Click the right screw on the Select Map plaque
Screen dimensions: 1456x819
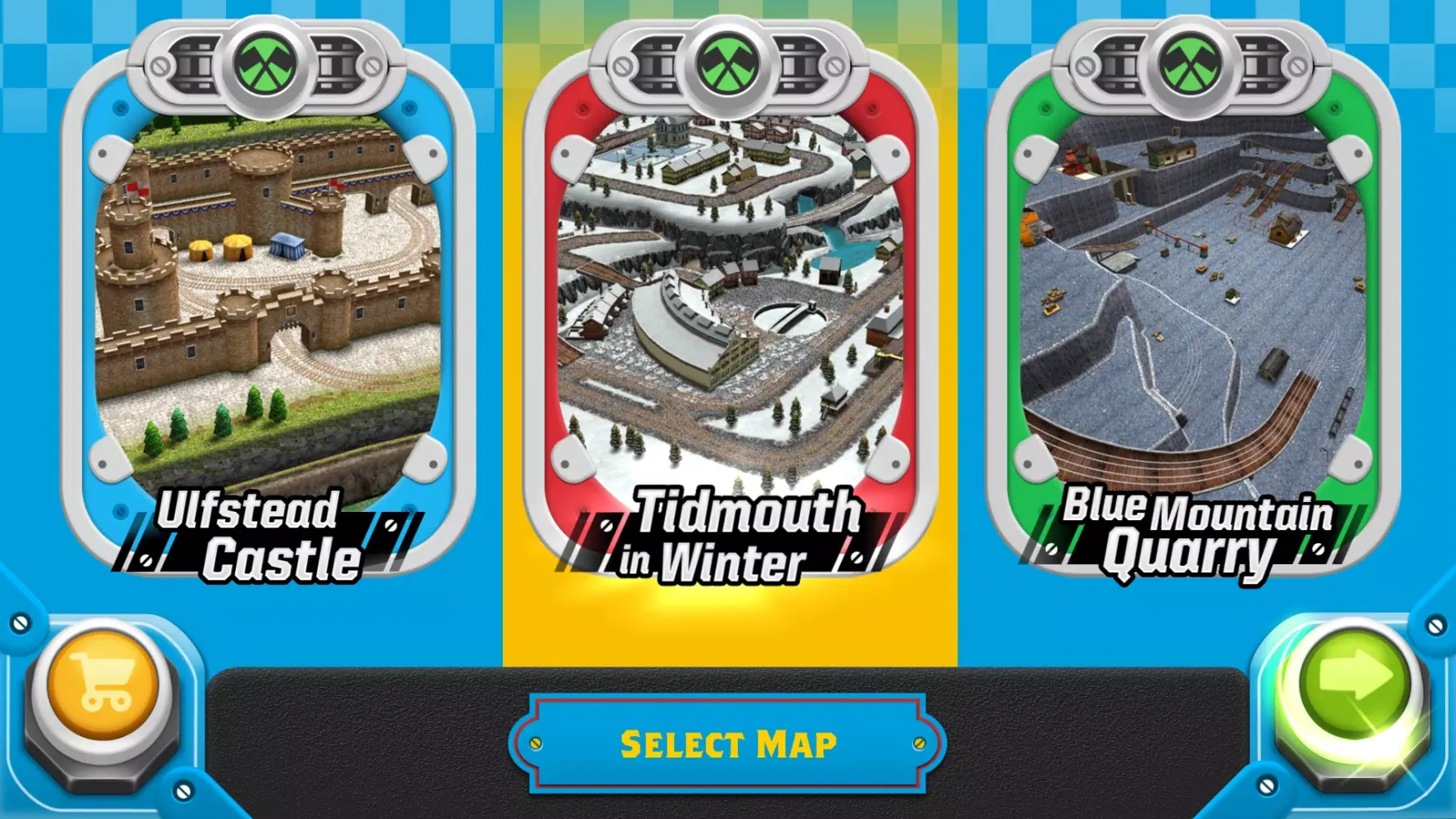point(918,744)
